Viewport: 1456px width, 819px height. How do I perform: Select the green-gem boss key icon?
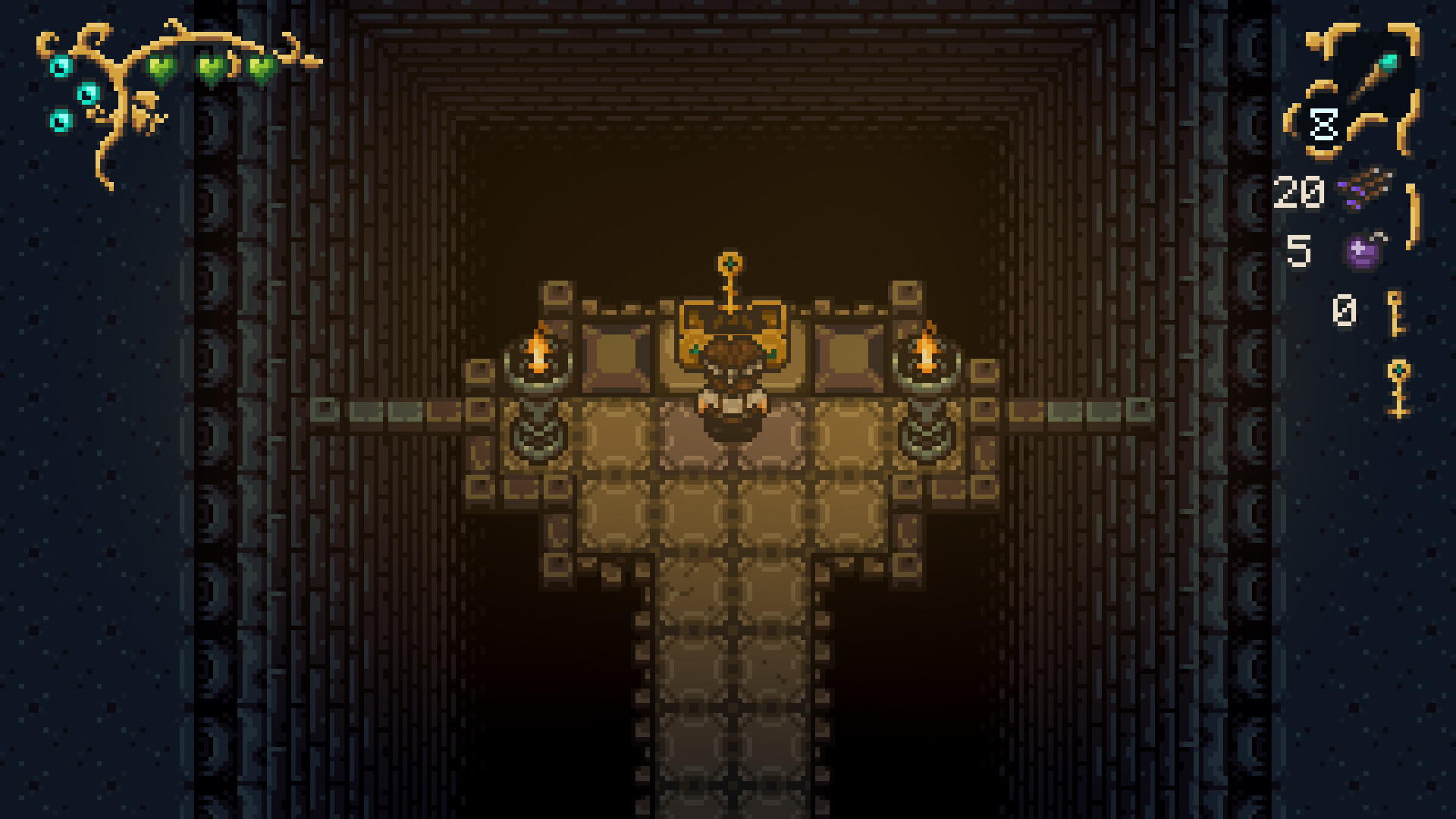point(1399,387)
